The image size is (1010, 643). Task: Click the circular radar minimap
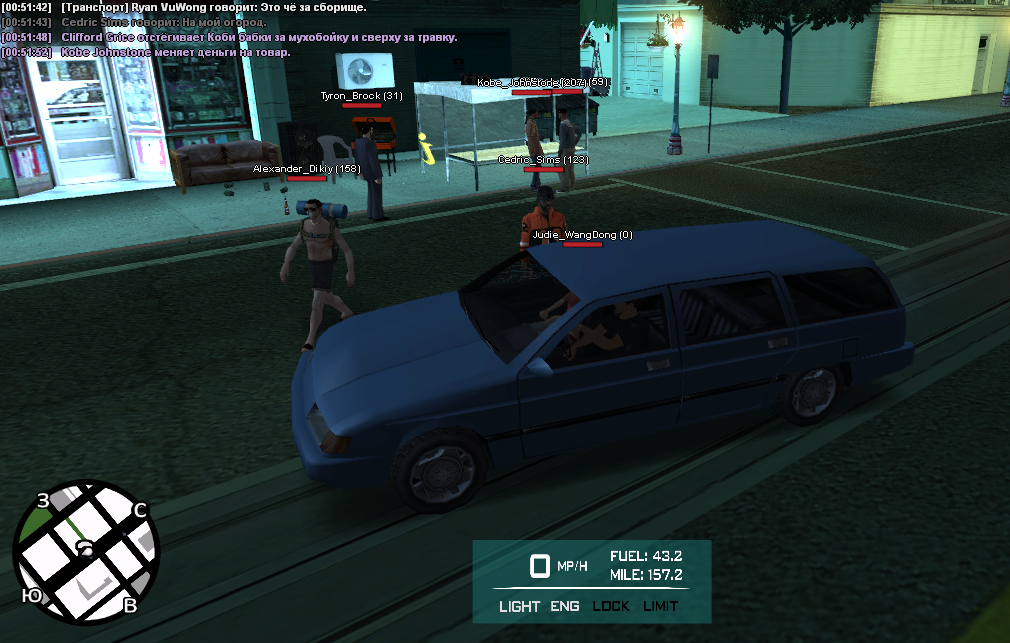[x=85, y=553]
